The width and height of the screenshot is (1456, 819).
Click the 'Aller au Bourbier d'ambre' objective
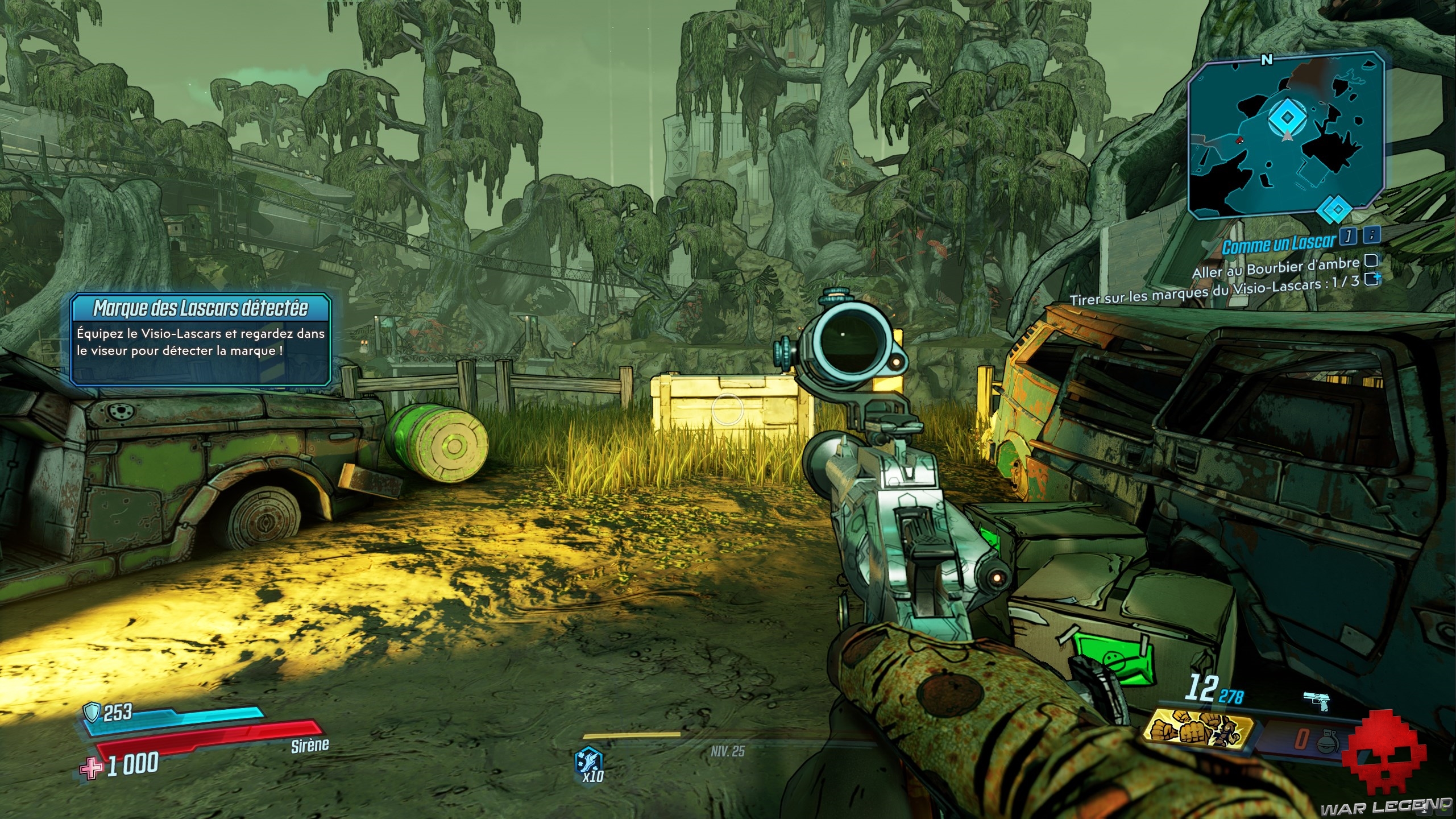pyautogui.click(x=1275, y=267)
